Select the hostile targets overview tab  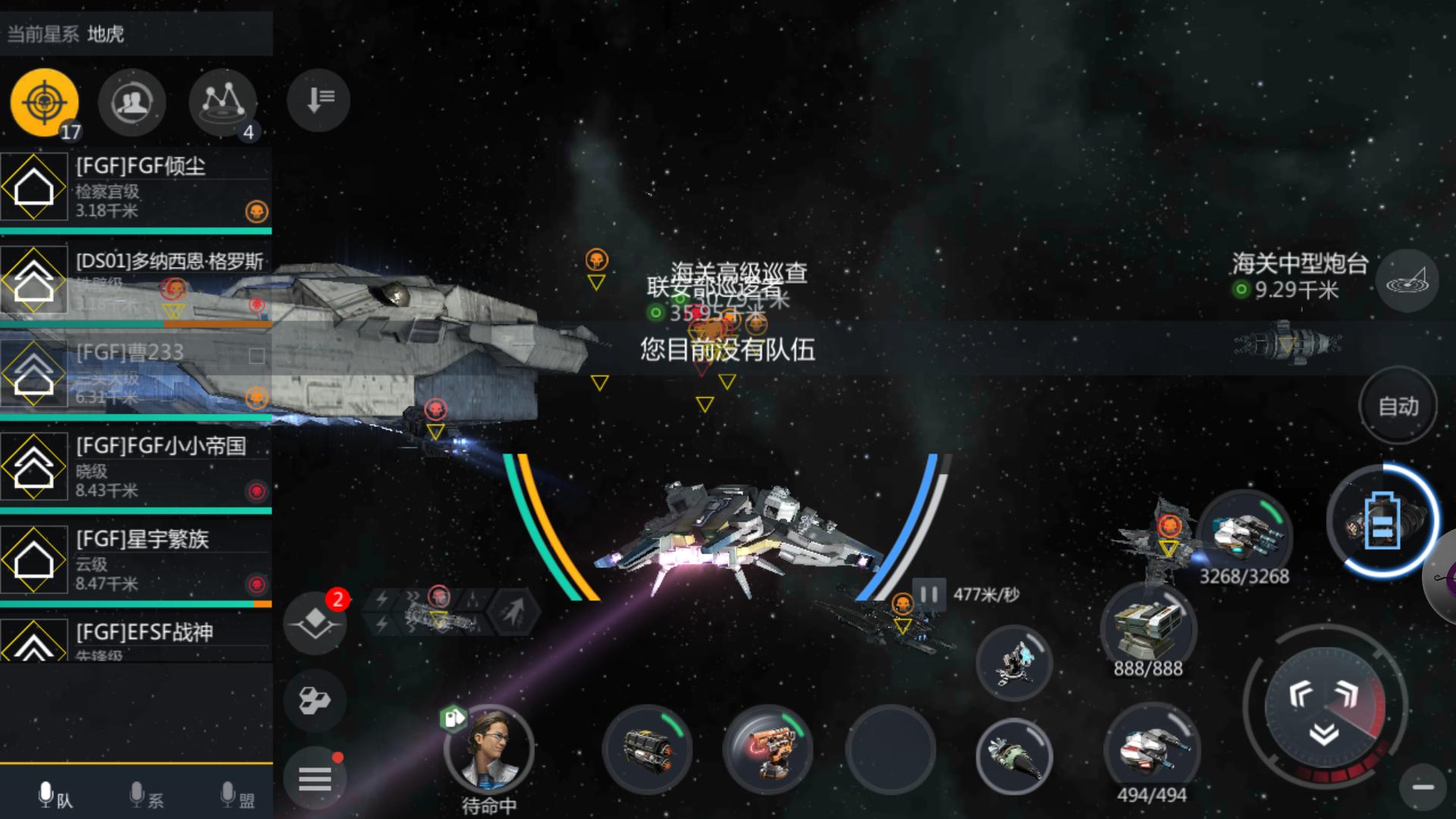click(44, 102)
